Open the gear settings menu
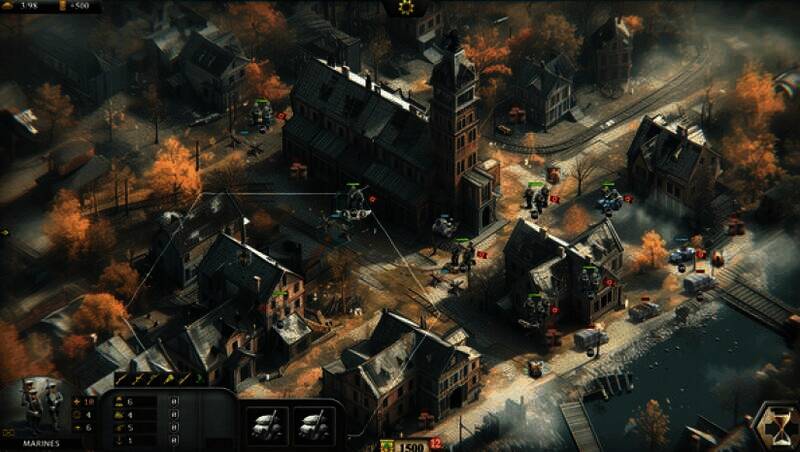Image resolution: width=800 pixels, height=452 pixels. (x=406, y=7)
